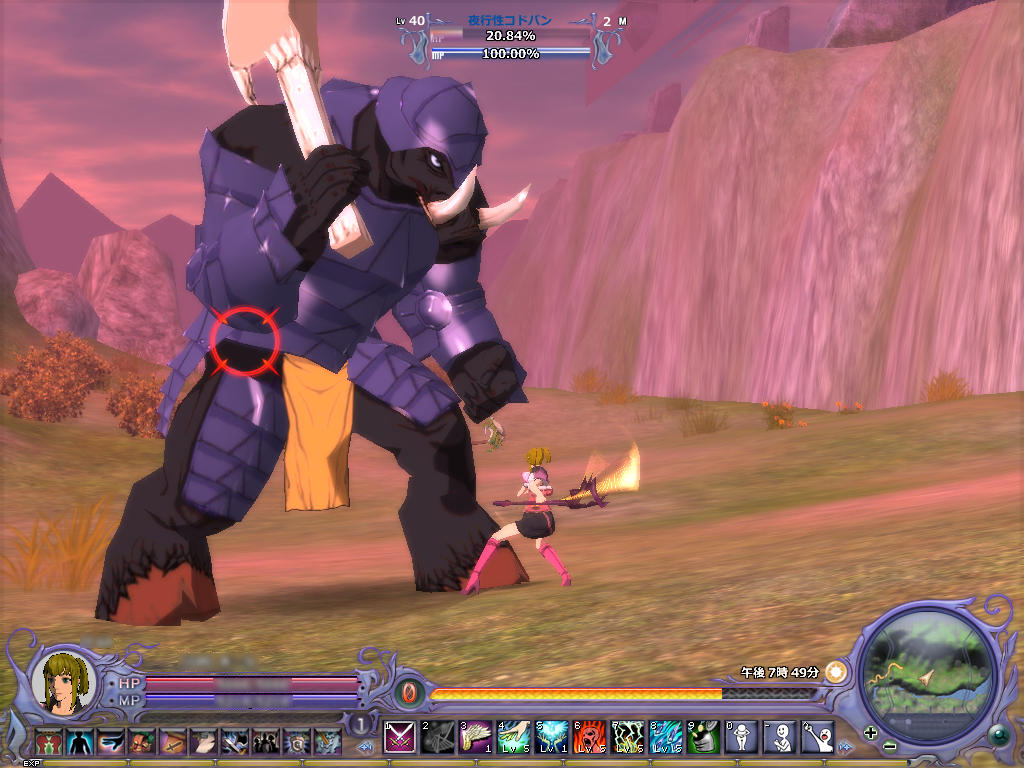Activate the crossed swords attack skill
The image size is (1024, 768).
point(401,738)
